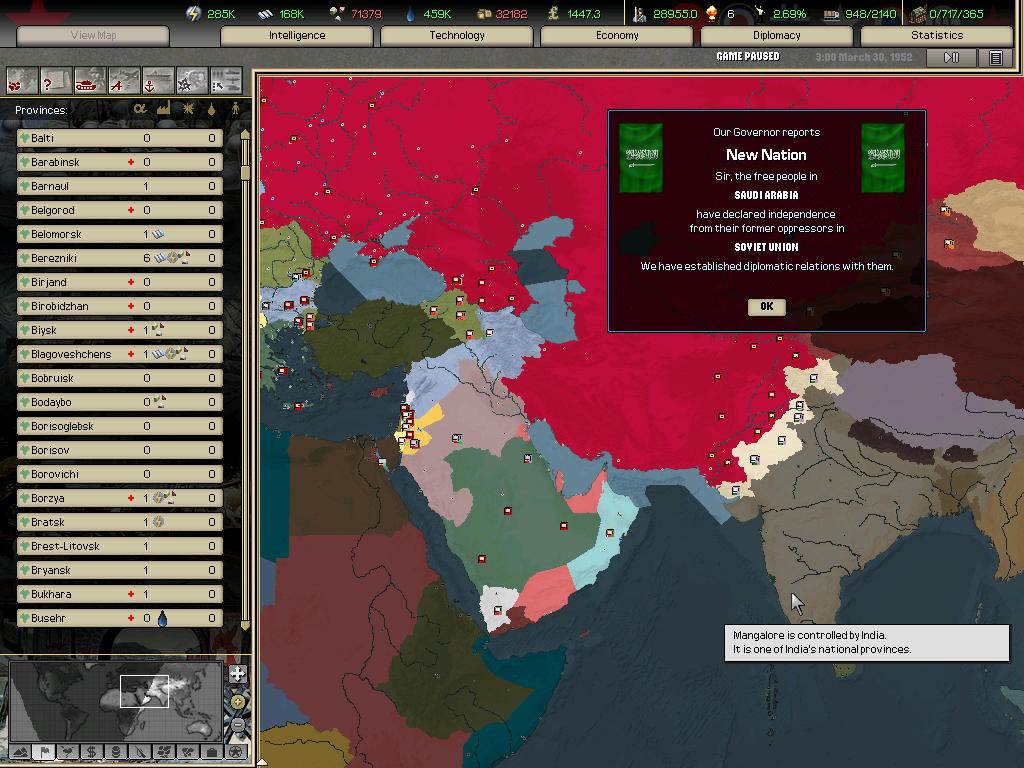Confirm the New Nation report with OK

coord(766,307)
